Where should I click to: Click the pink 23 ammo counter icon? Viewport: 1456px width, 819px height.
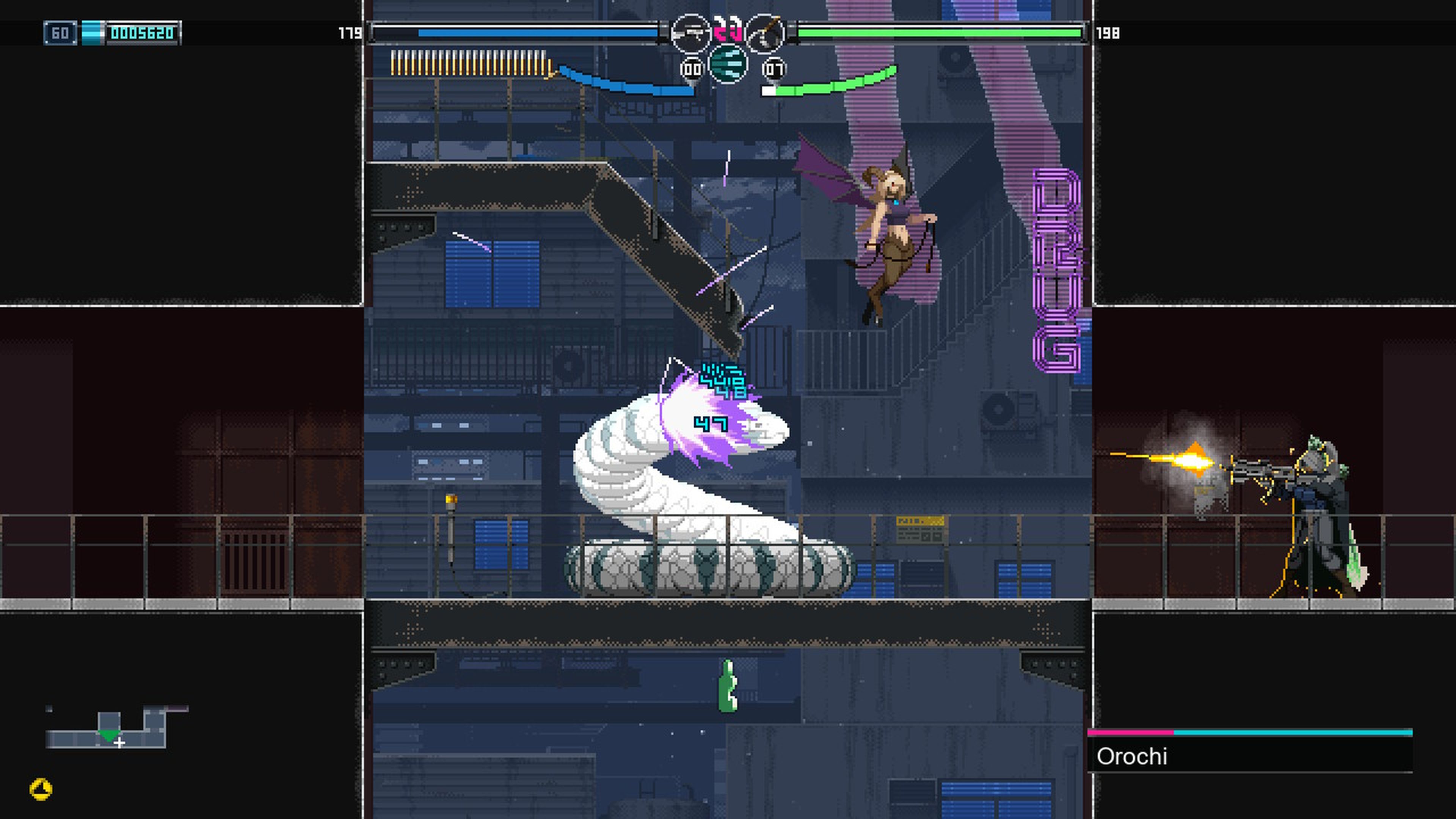click(728, 30)
